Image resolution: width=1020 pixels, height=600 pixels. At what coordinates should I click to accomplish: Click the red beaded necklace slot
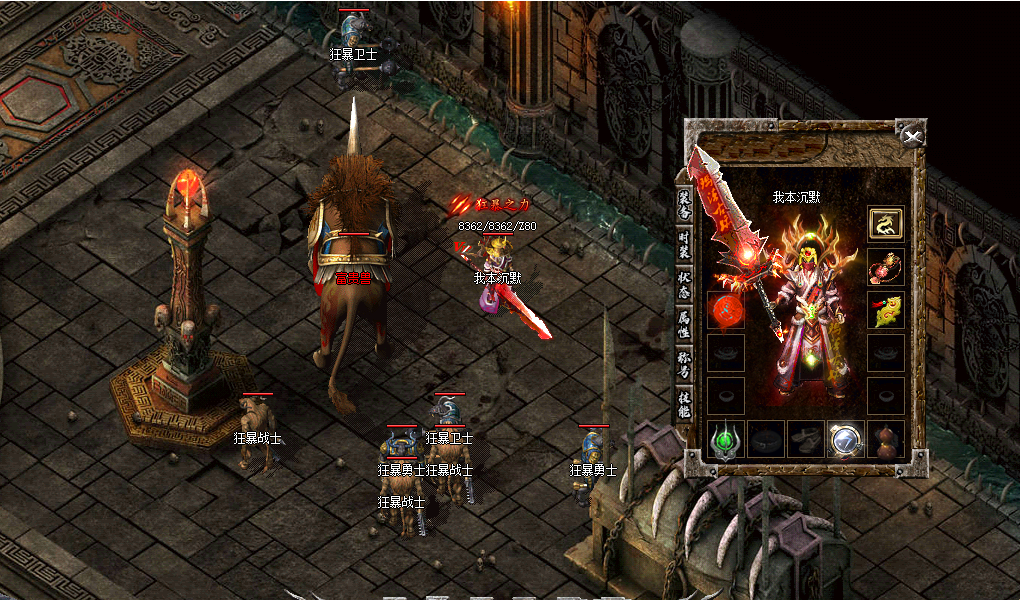885,267
